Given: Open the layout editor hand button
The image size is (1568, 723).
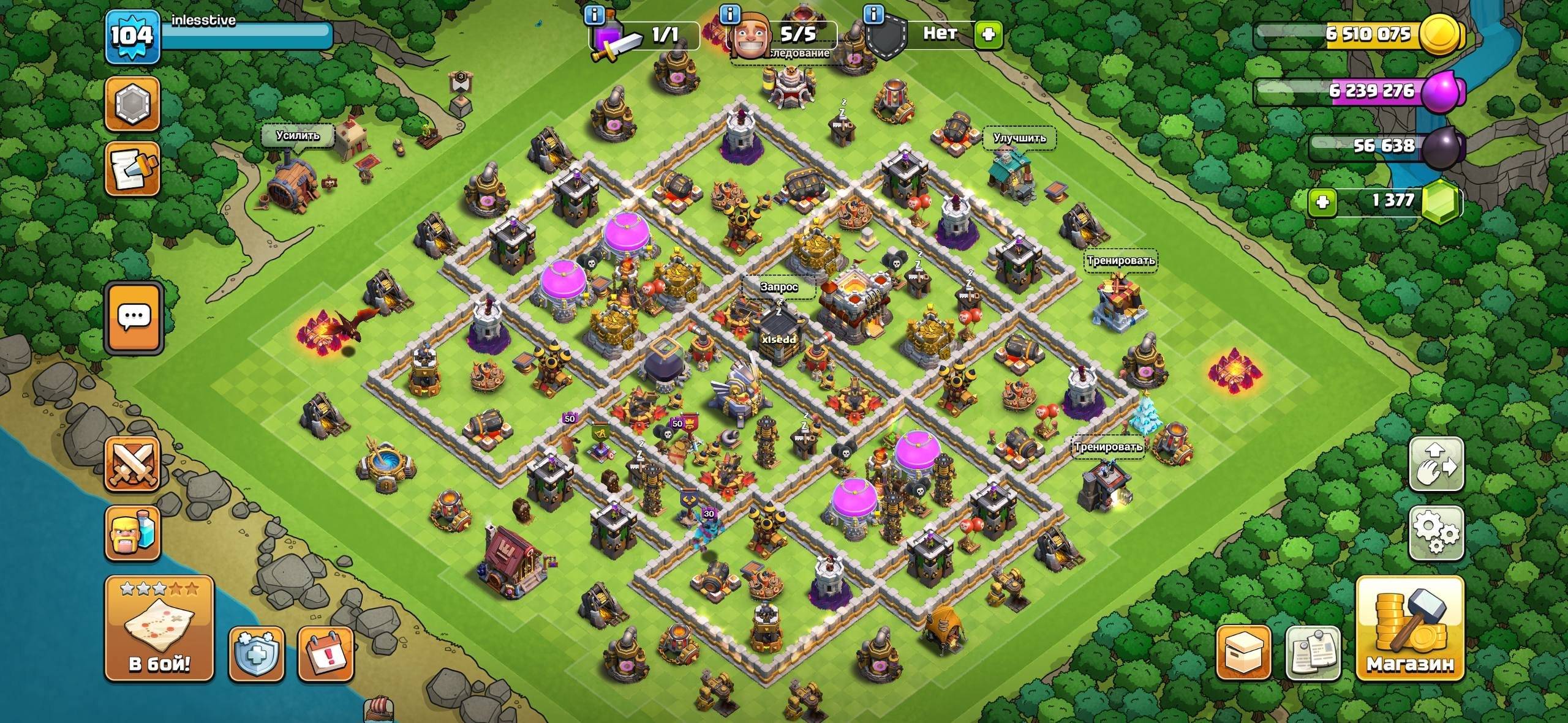Looking at the screenshot, I should [x=1436, y=463].
